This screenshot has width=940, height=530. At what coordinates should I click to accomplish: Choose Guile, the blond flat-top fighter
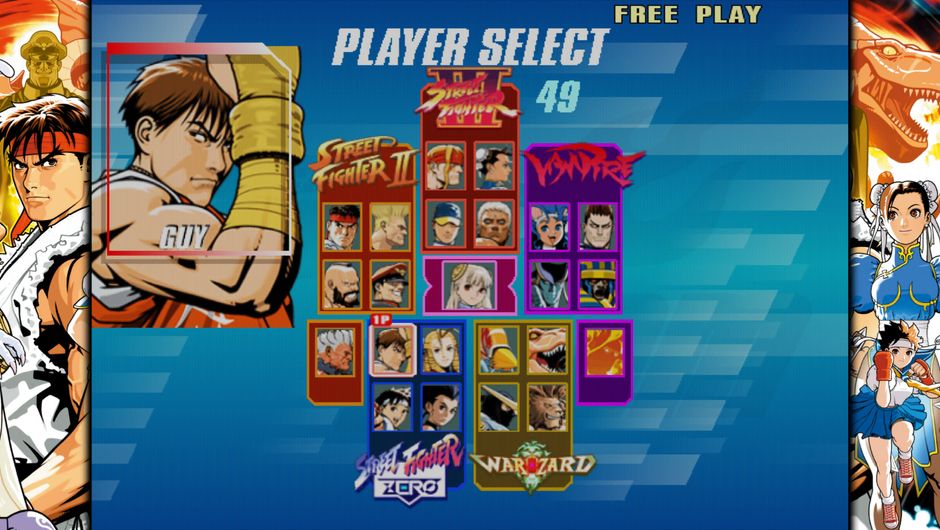[390, 227]
